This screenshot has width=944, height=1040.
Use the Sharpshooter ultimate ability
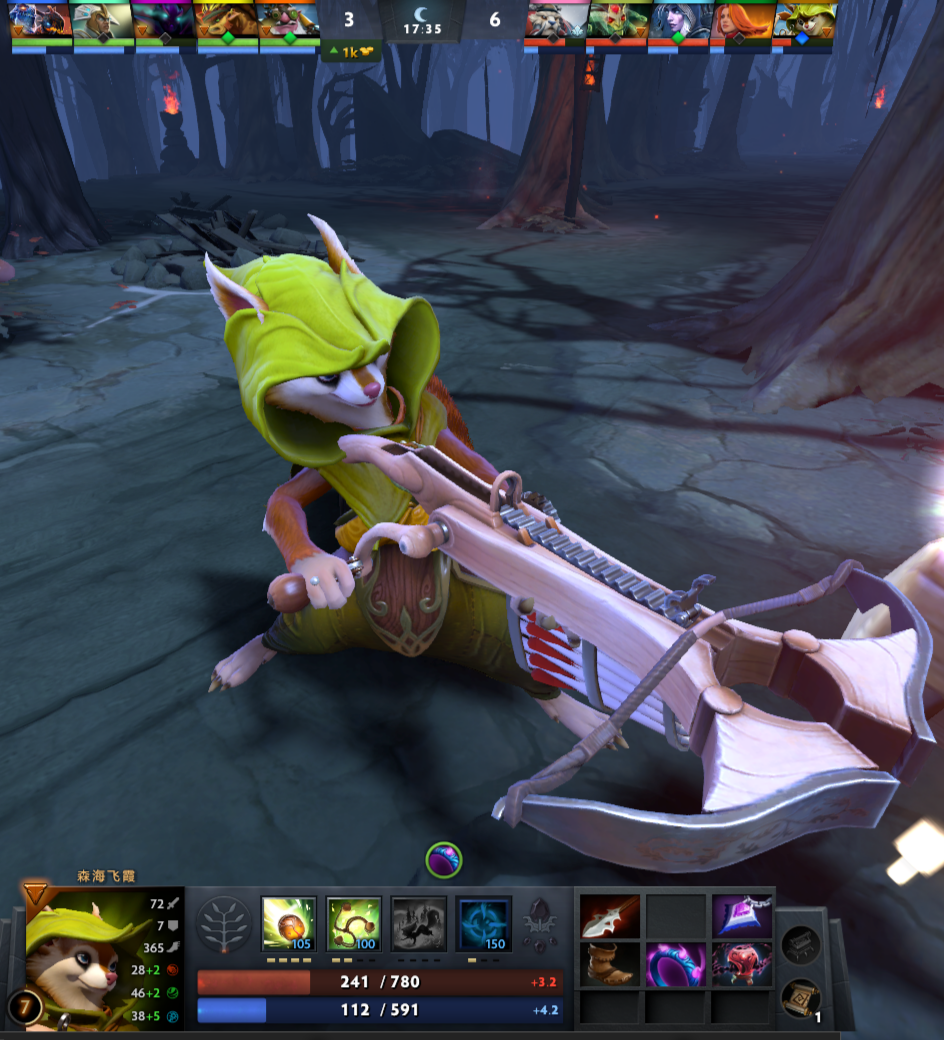483,923
